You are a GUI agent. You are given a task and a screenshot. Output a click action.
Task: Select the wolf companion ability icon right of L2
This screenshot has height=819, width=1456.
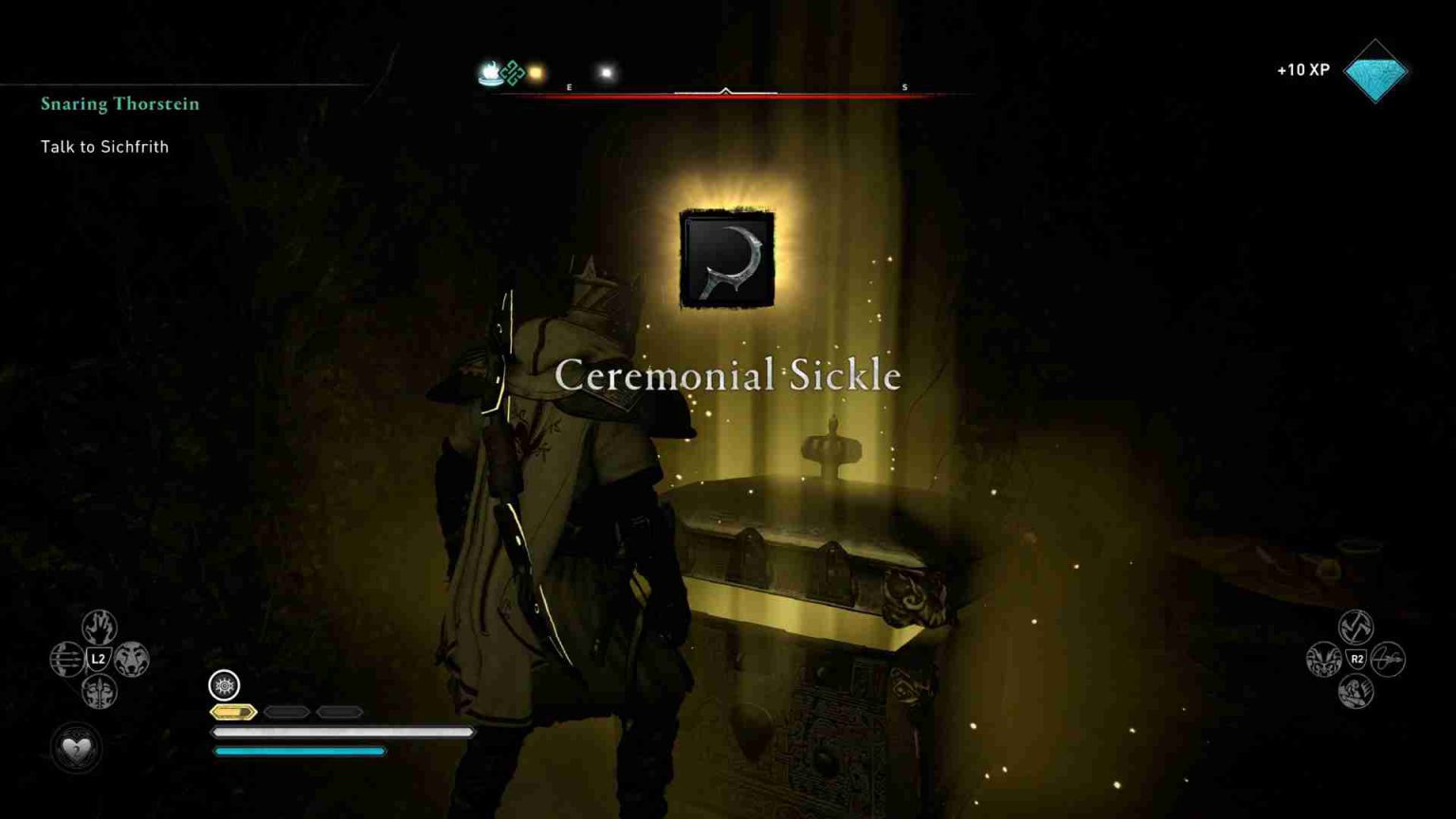[x=131, y=657]
